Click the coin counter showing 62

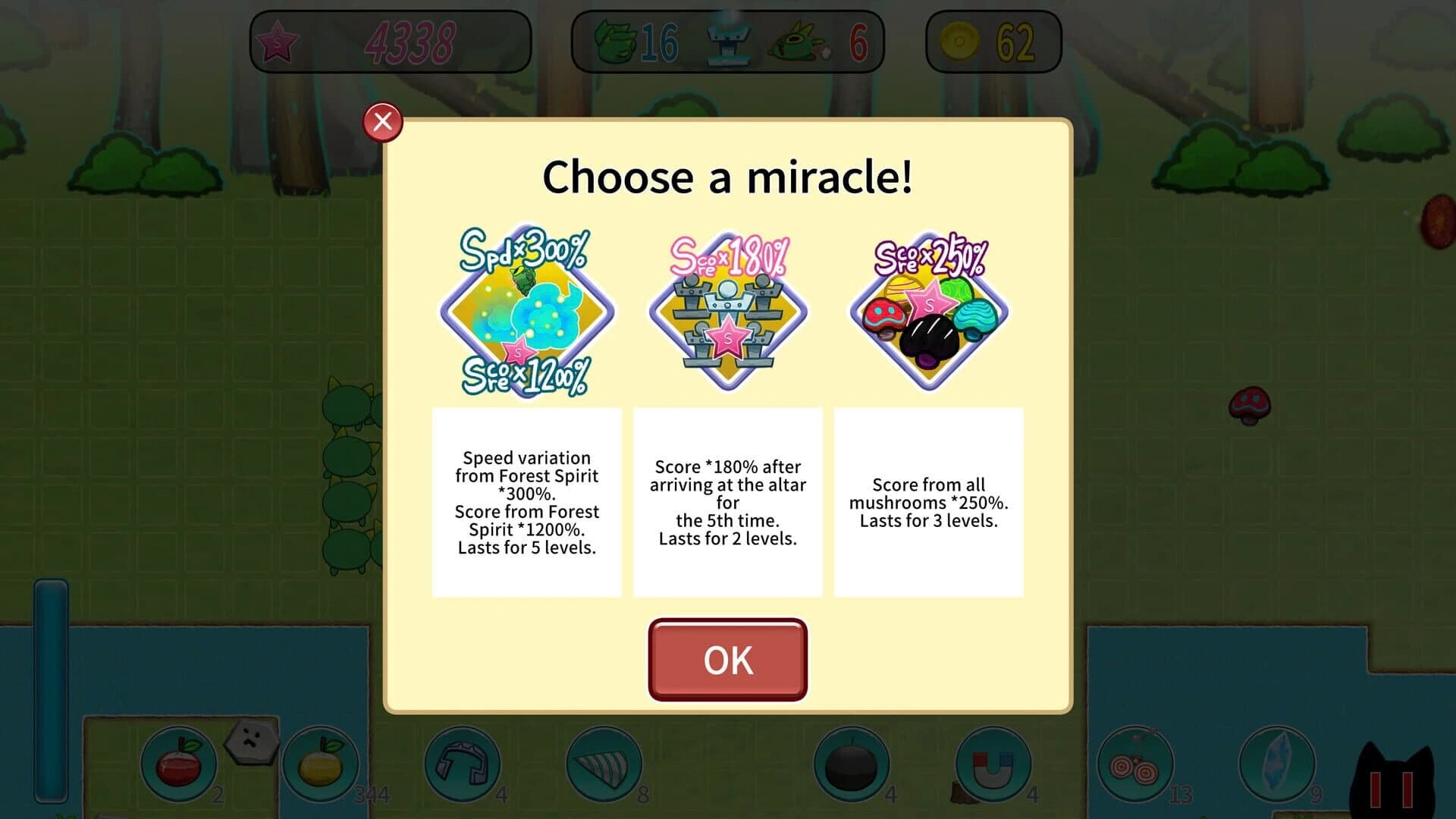[993, 42]
